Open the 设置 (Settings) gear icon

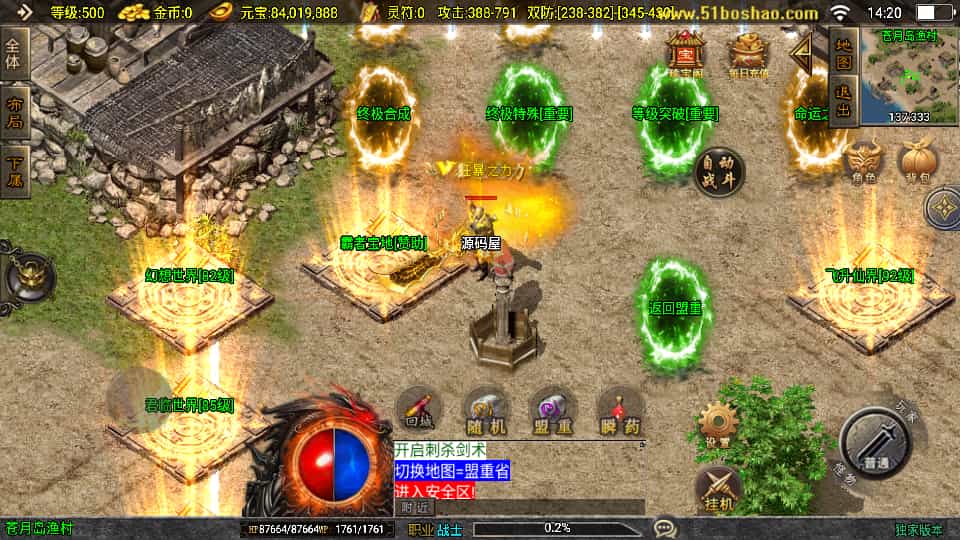(x=718, y=424)
